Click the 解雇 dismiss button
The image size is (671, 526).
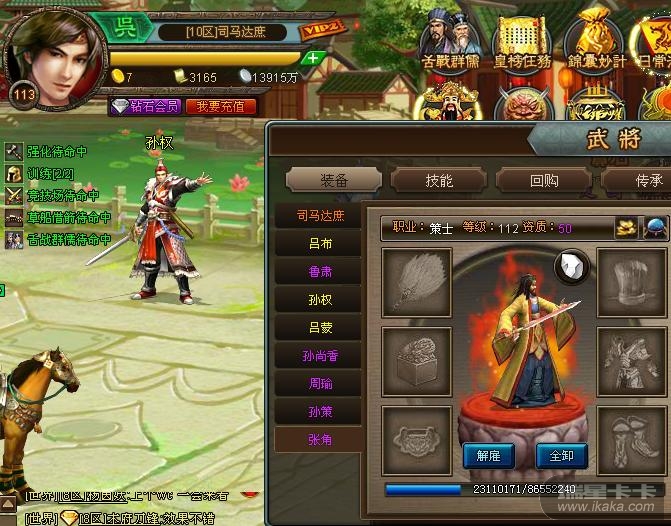pos(488,455)
